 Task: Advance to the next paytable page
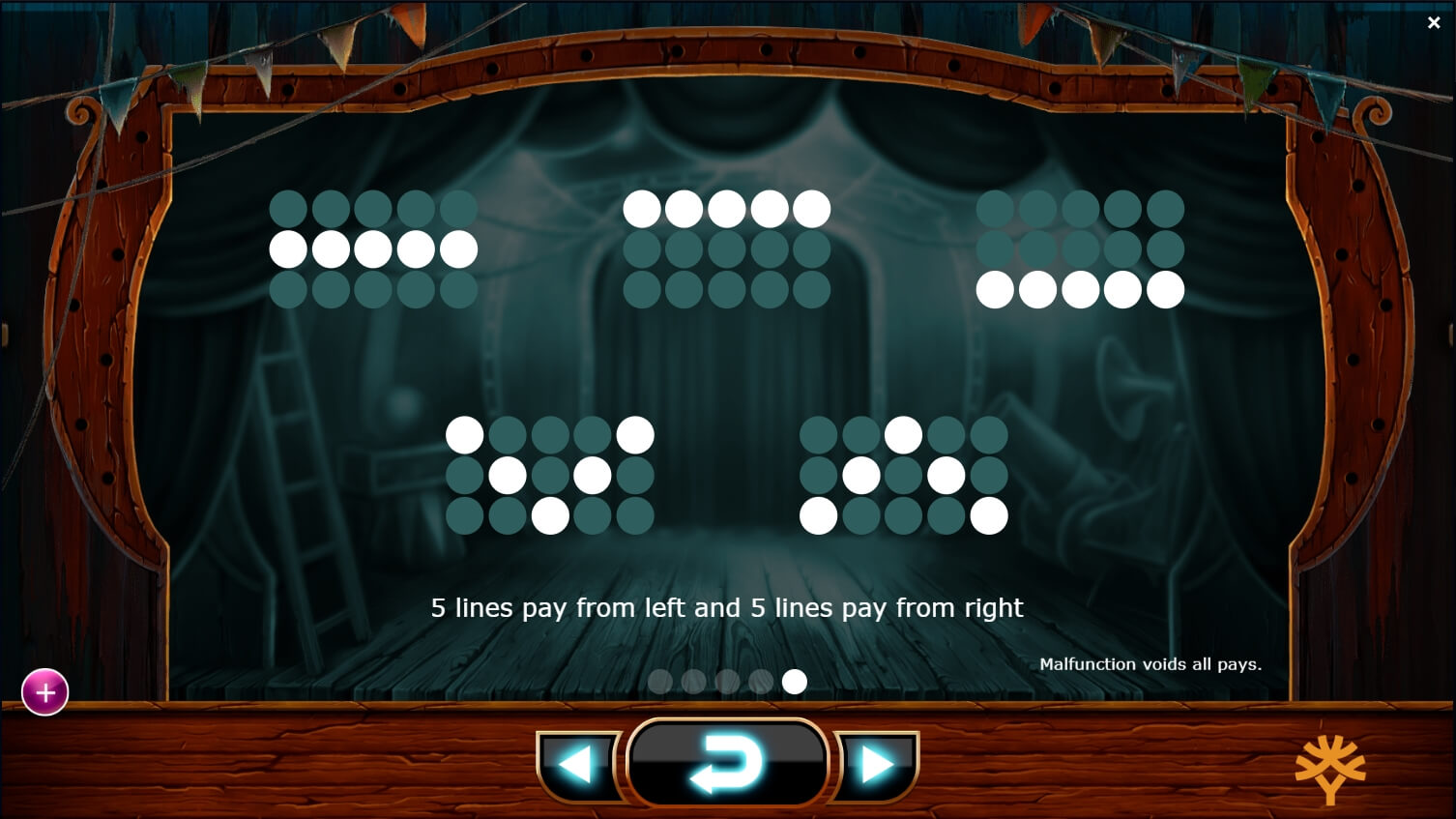click(x=876, y=764)
